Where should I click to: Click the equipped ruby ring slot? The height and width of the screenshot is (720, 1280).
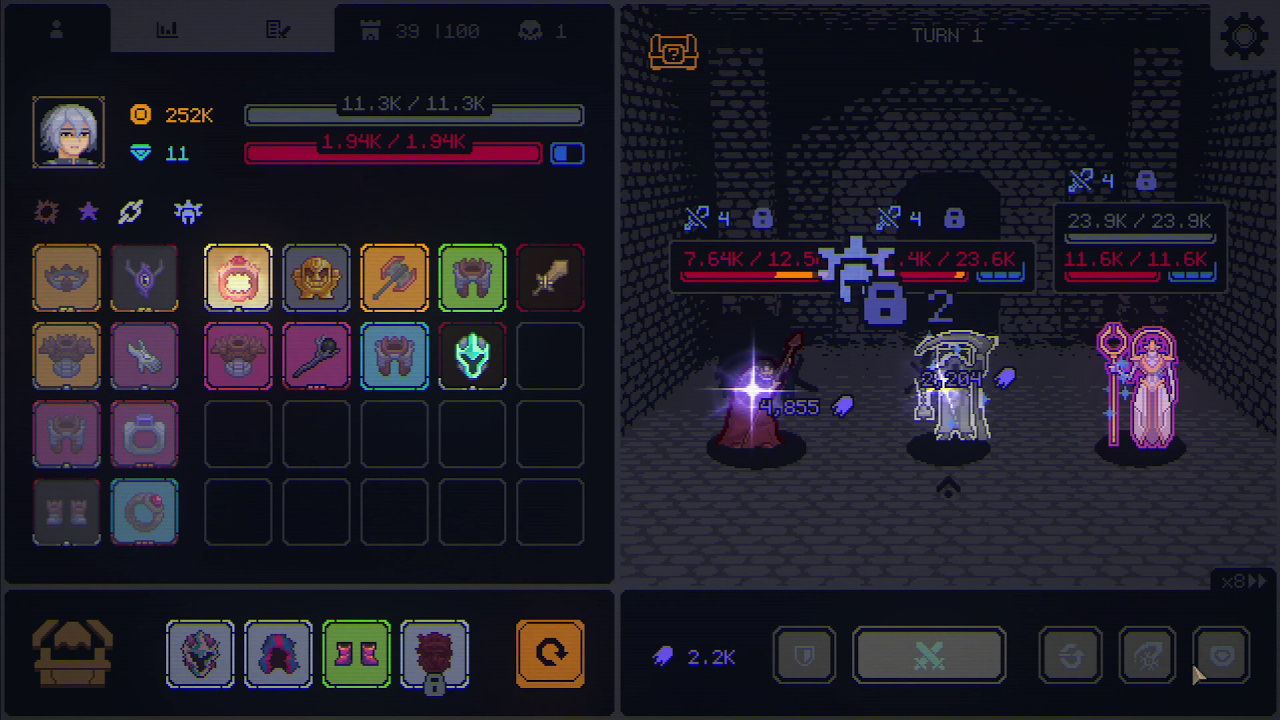145,512
